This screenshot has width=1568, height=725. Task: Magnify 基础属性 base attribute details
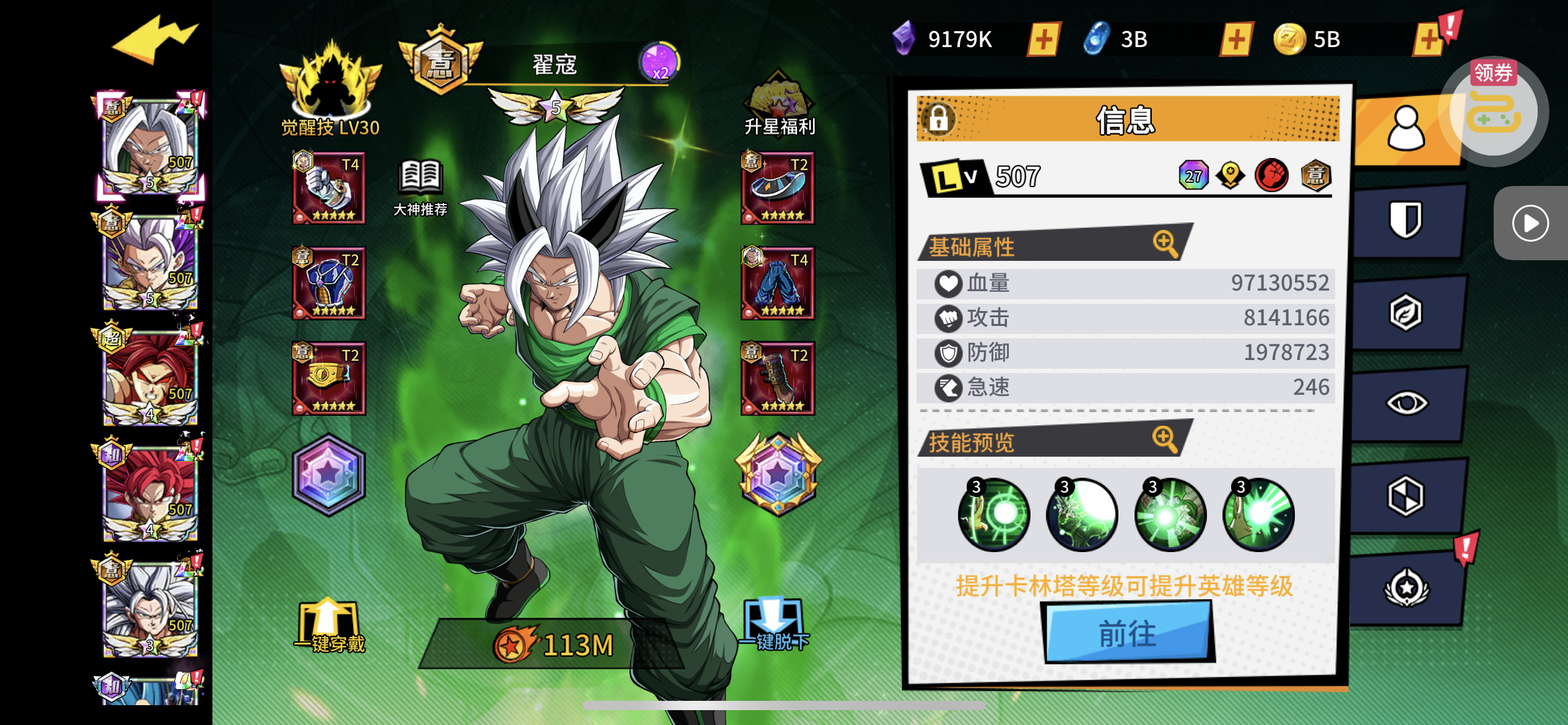point(1165,243)
